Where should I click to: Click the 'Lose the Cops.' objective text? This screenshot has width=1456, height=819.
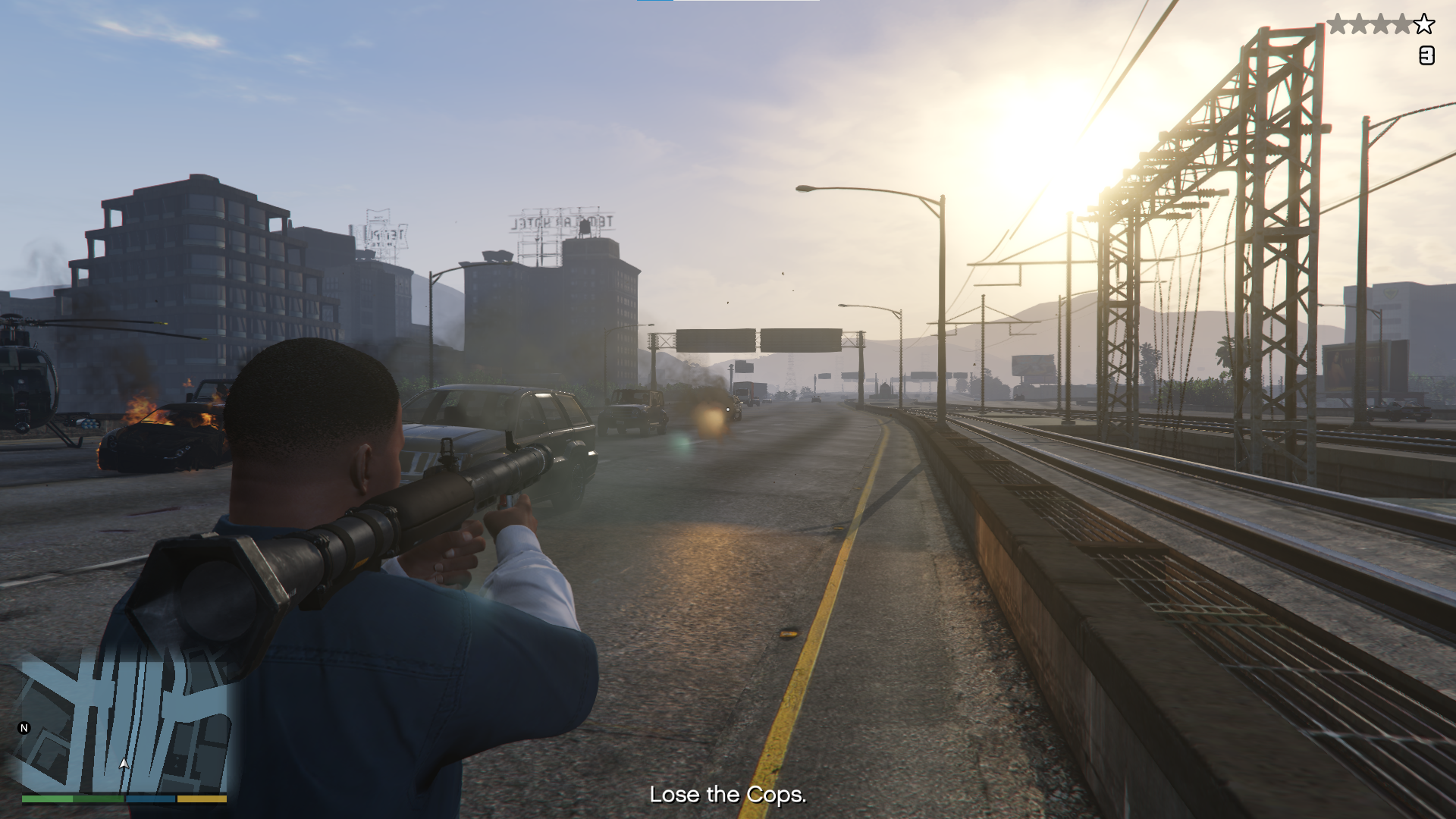(726, 795)
